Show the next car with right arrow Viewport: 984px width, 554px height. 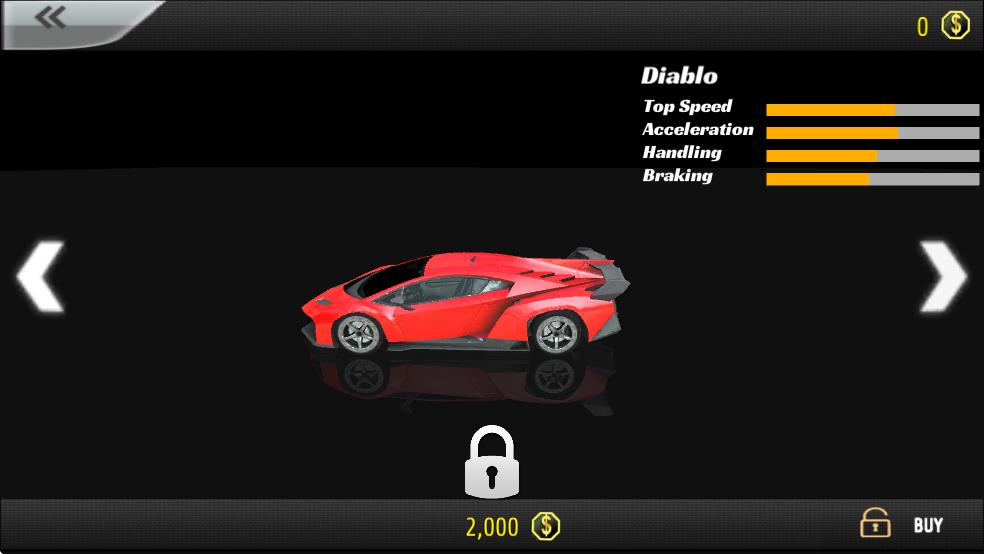tap(942, 276)
